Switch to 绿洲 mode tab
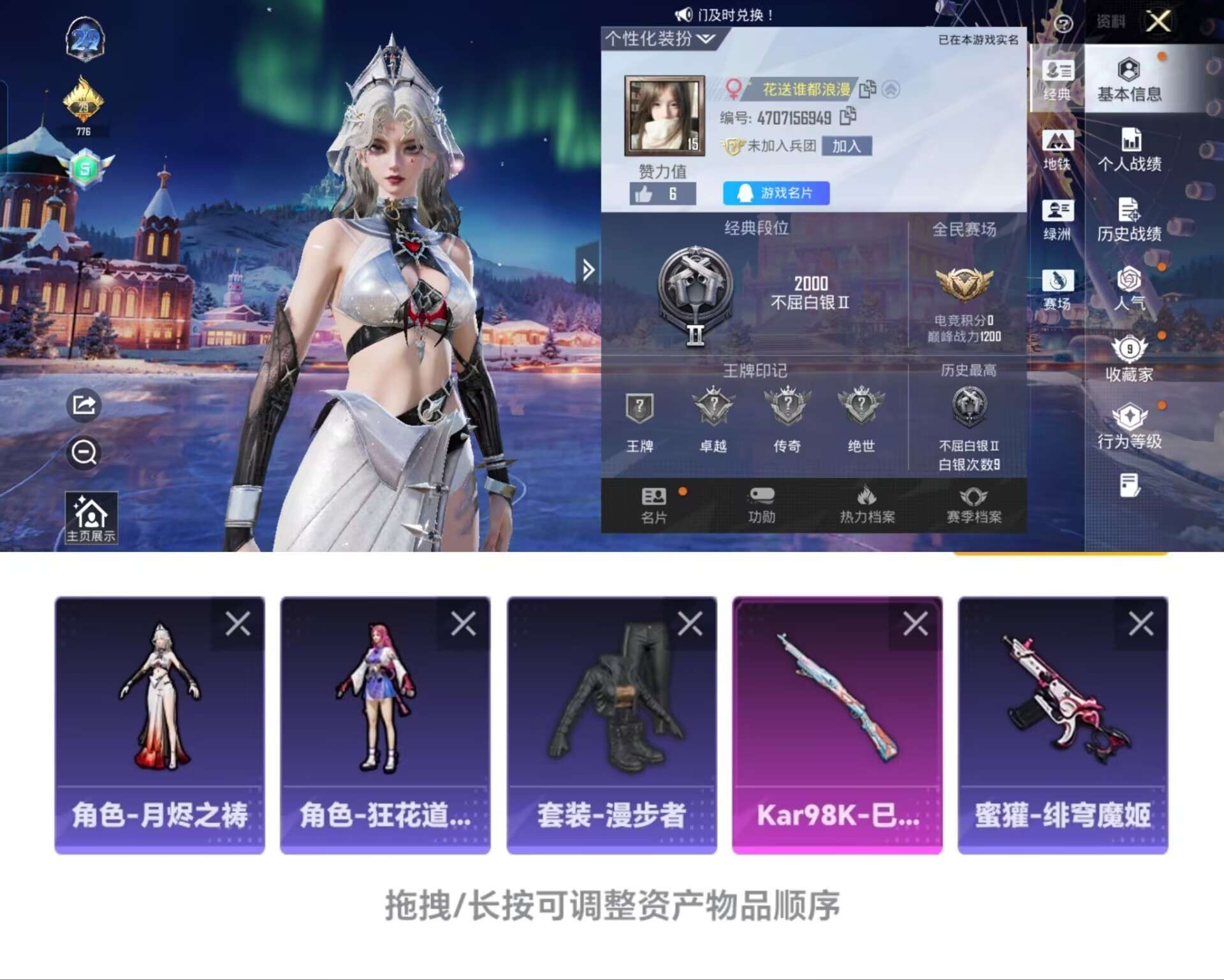 1057,220
